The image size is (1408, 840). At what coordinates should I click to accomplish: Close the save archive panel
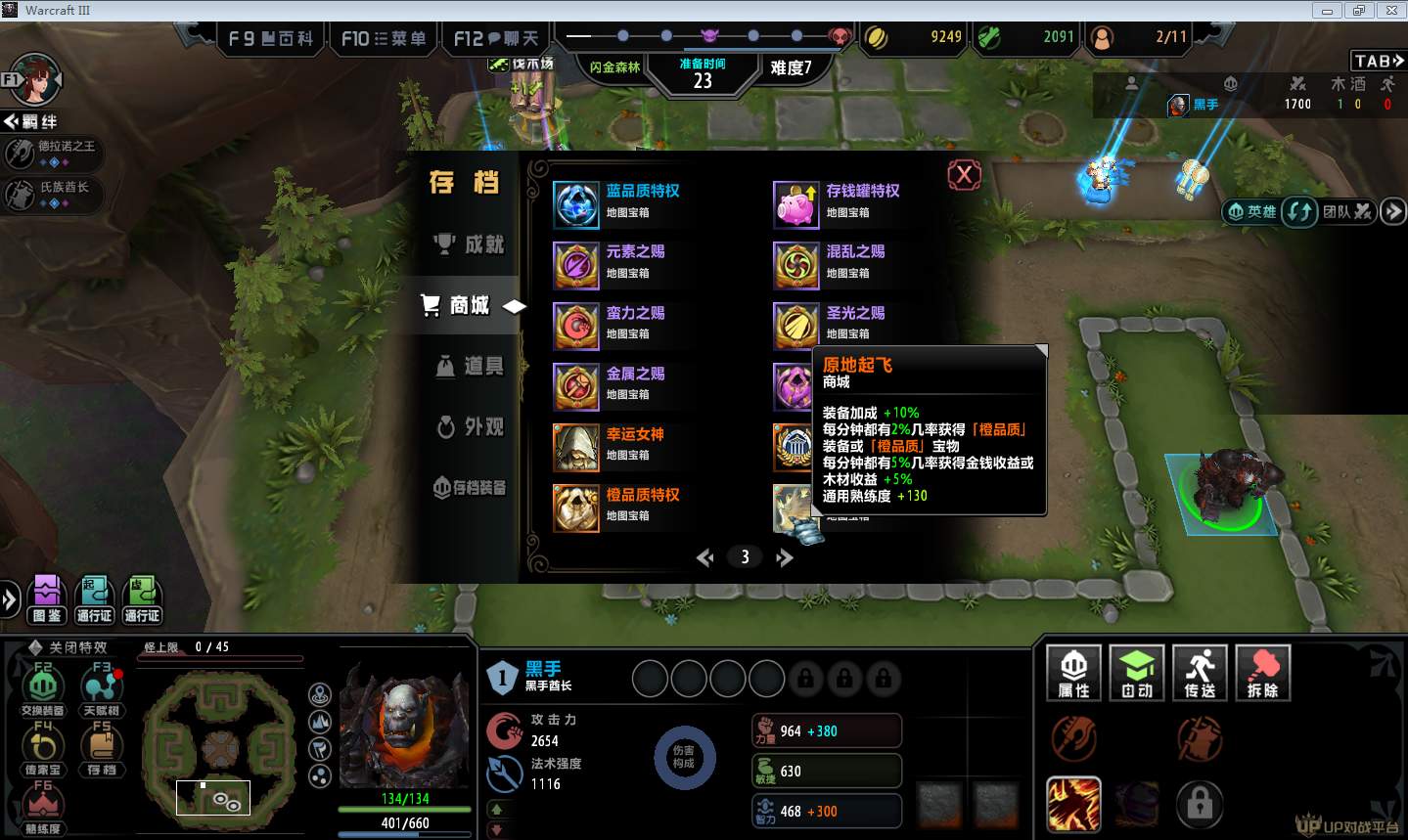coord(964,175)
